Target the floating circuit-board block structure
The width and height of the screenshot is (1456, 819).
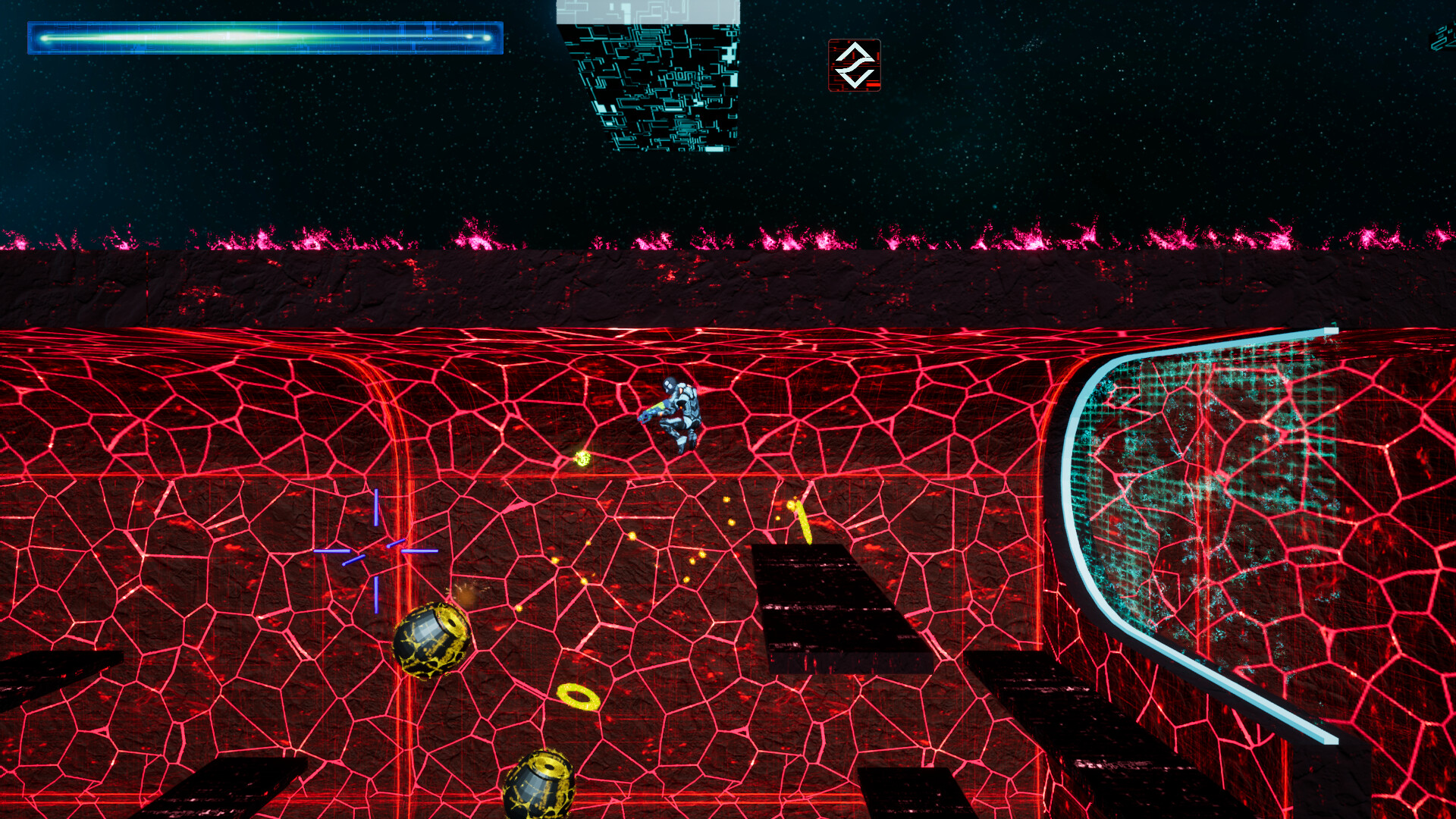[x=656, y=76]
